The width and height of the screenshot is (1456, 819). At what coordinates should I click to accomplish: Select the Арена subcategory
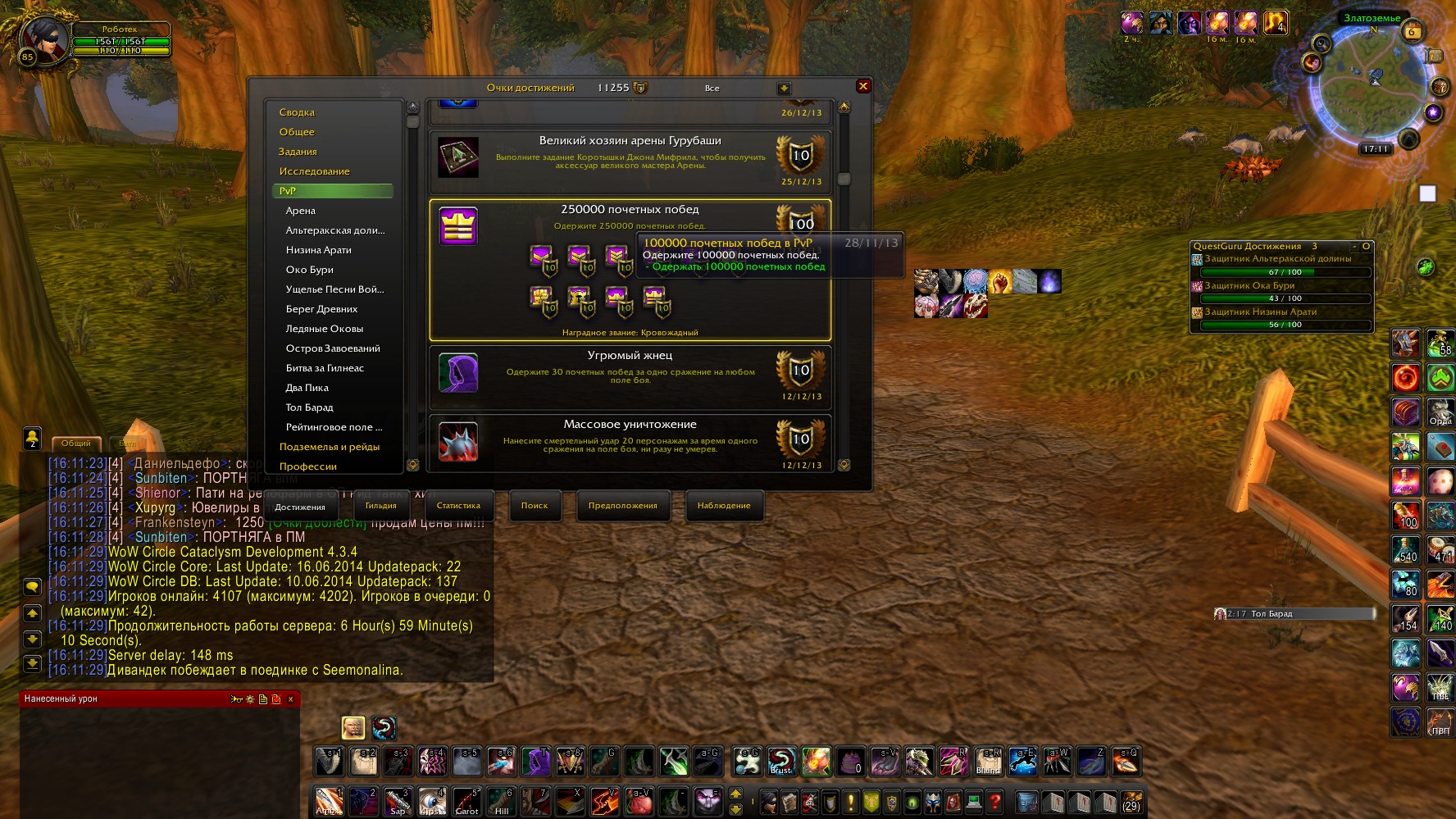pyautogui.click(x=301, y=211)
